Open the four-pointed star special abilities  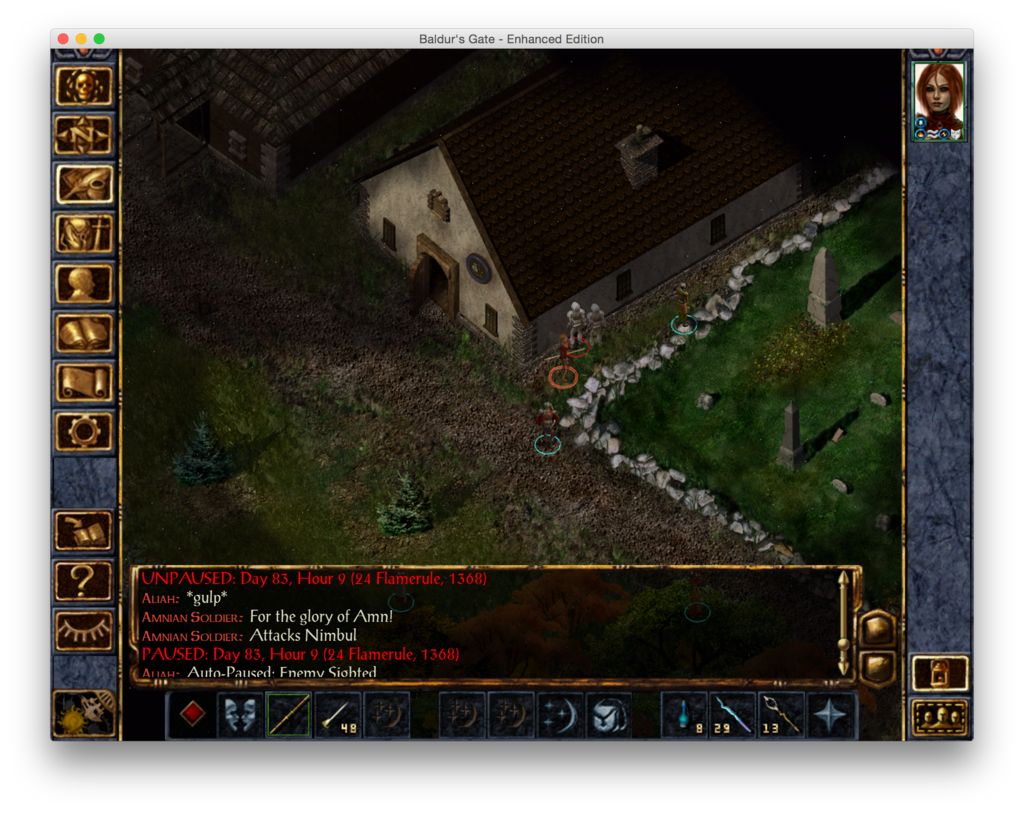(x=831, y=714)
